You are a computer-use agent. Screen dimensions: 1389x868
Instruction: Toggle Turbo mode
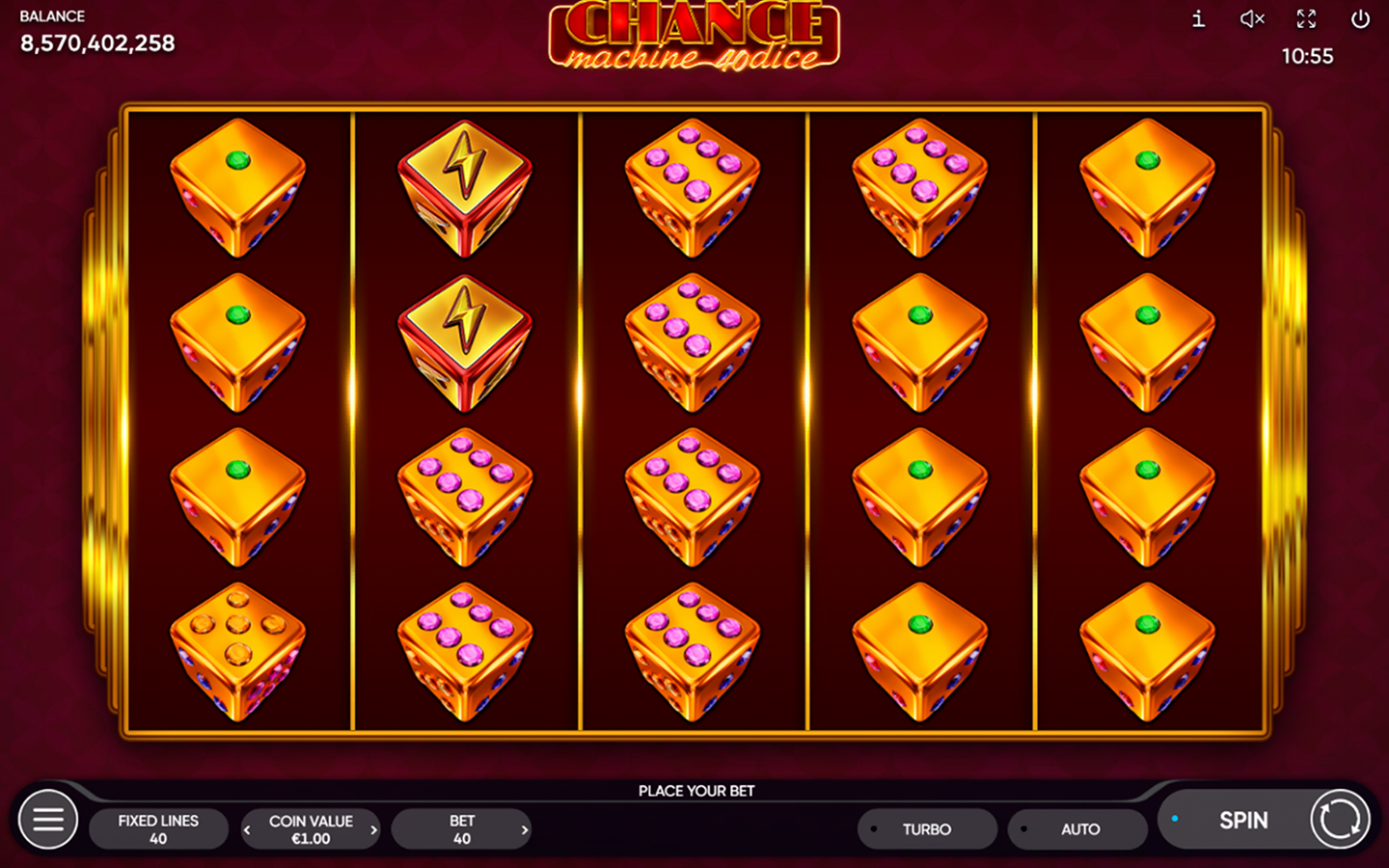pyautogui.click(x=926, y=829)
